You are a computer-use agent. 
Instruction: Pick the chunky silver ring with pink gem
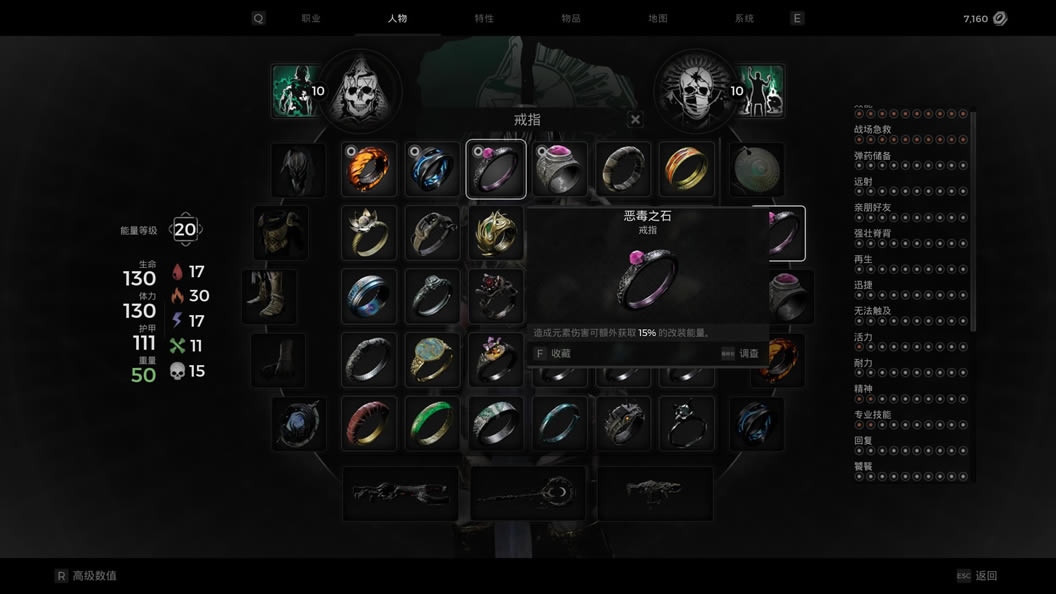click(560, 169)
